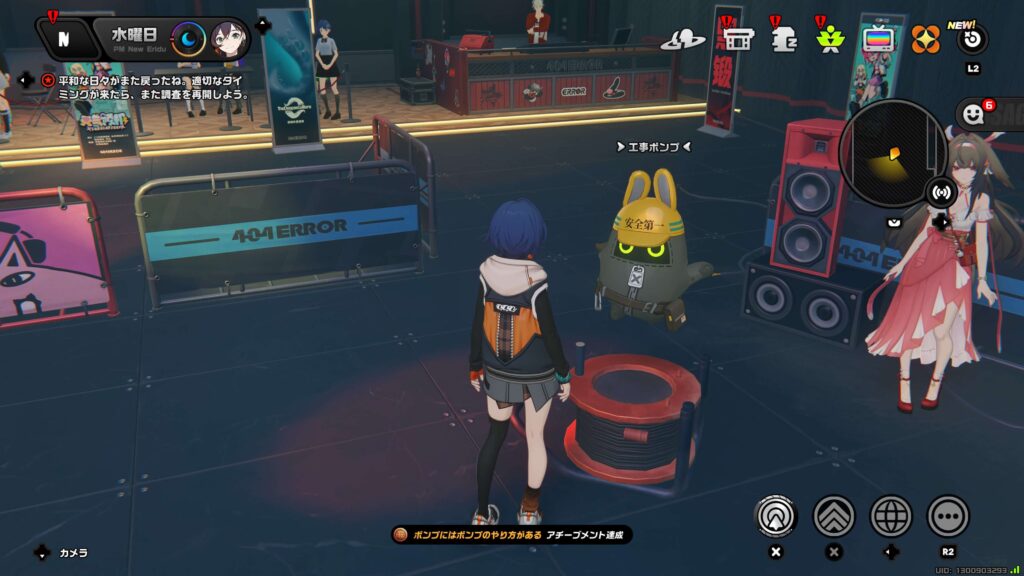Open the rainbow TV icon
This screenshot has width=1024, height=576.
point(877,39)
